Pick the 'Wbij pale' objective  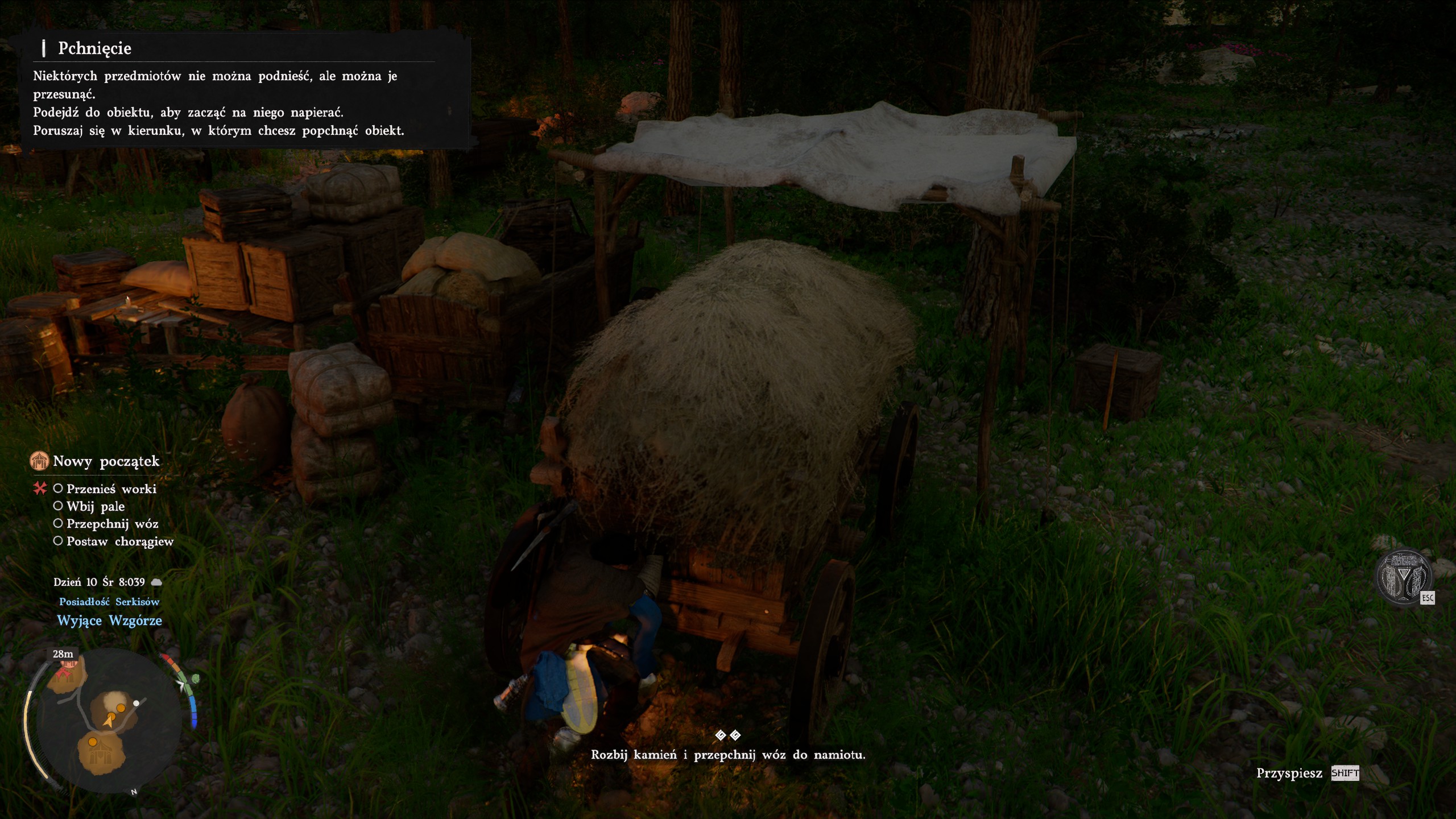pos(95,507)
